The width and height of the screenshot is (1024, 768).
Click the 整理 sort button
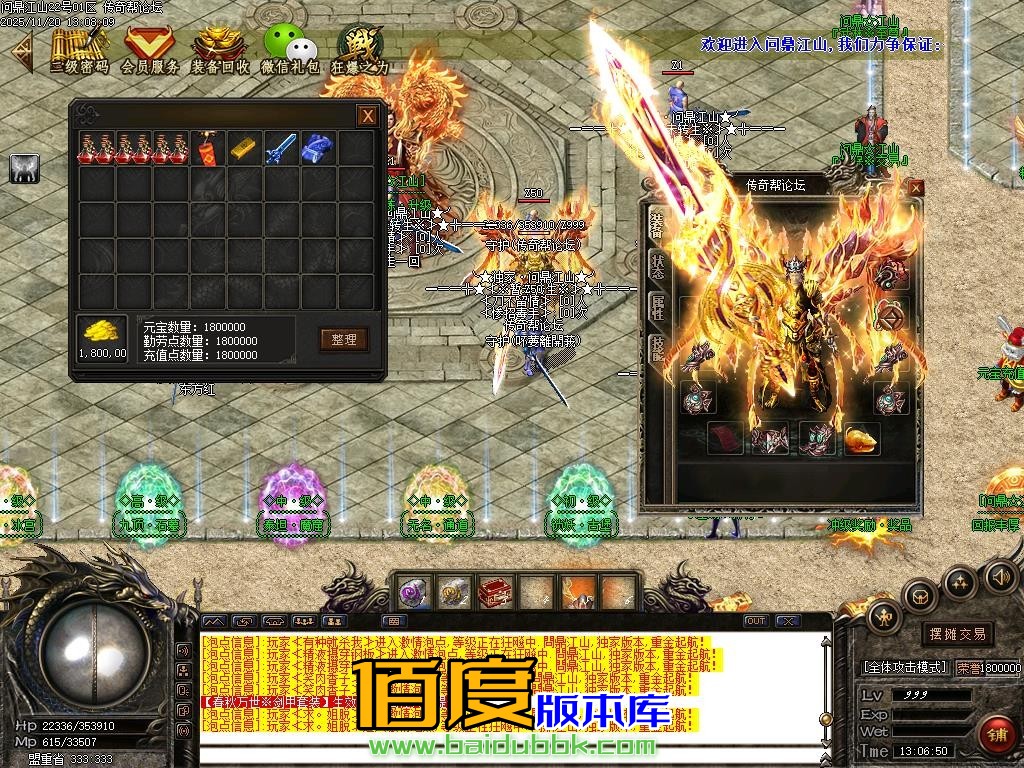[343, 339]
